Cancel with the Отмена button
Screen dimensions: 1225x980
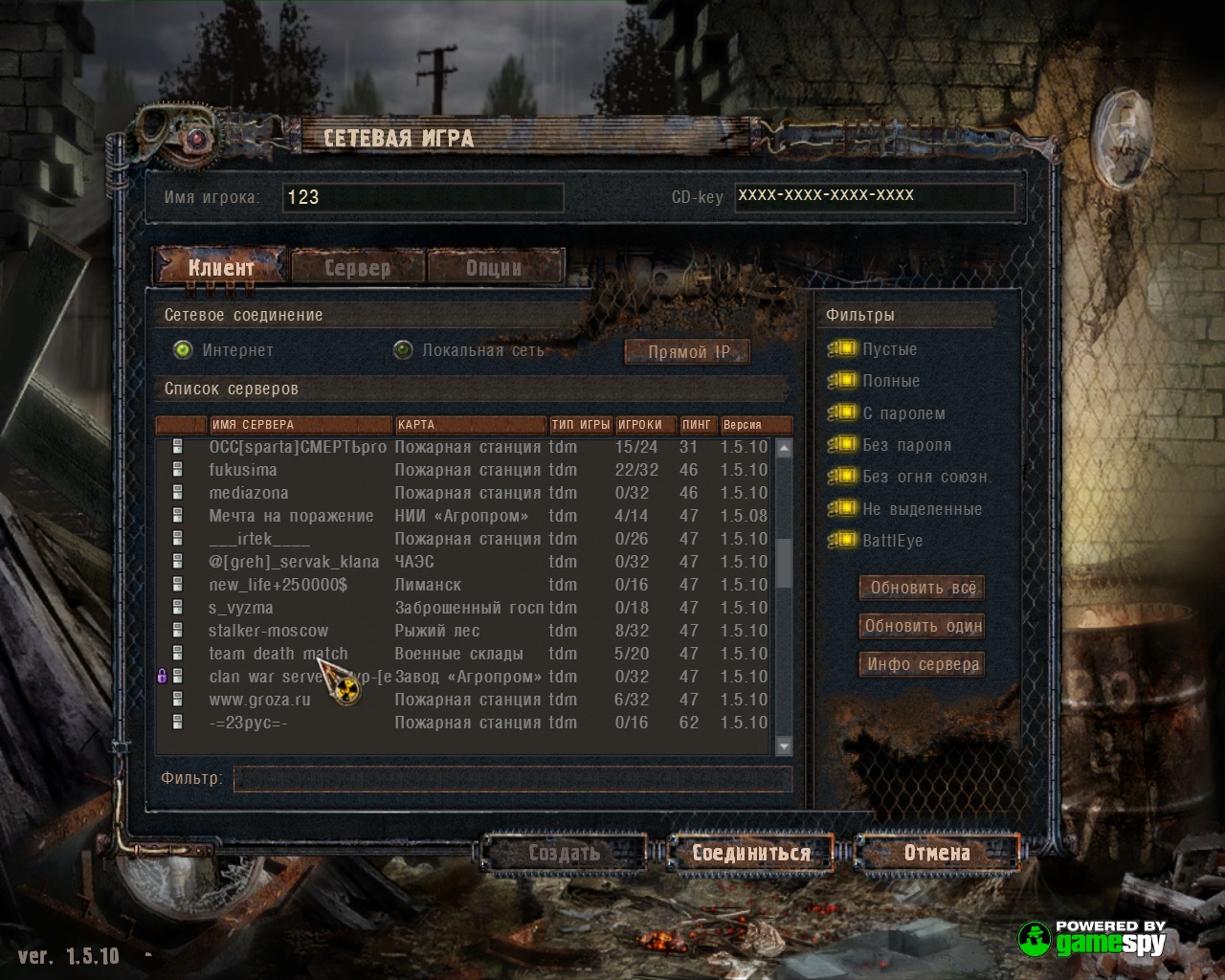coord(936,853)
